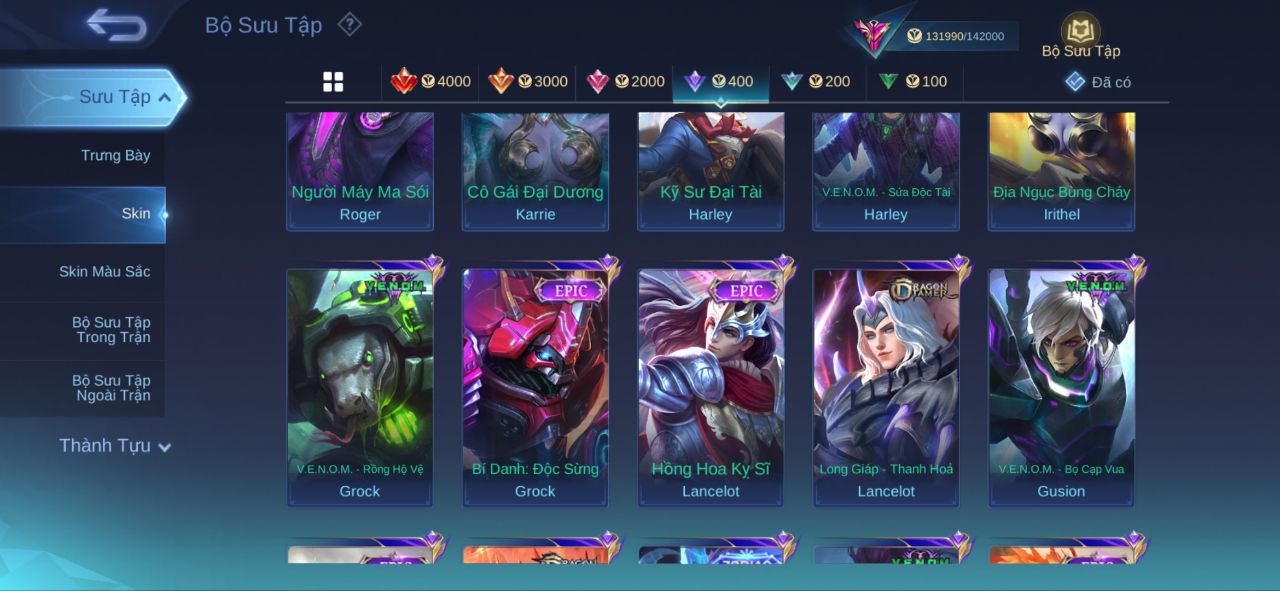
Task: Toggle the Đã có owned filter
Action: point(1098,82)
